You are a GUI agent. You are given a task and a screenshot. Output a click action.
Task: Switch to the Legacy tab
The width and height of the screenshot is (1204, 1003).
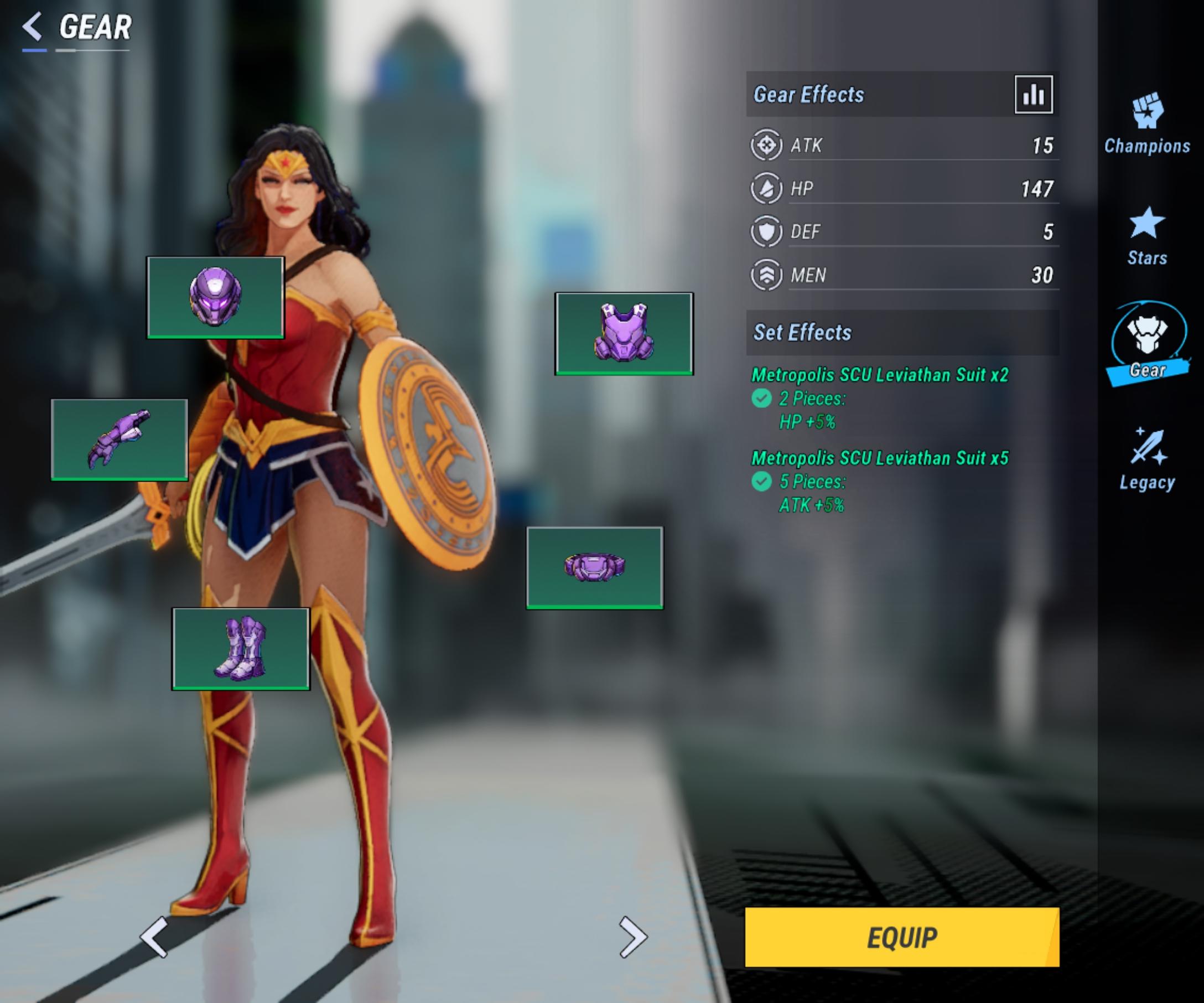tap(1147, 459)
